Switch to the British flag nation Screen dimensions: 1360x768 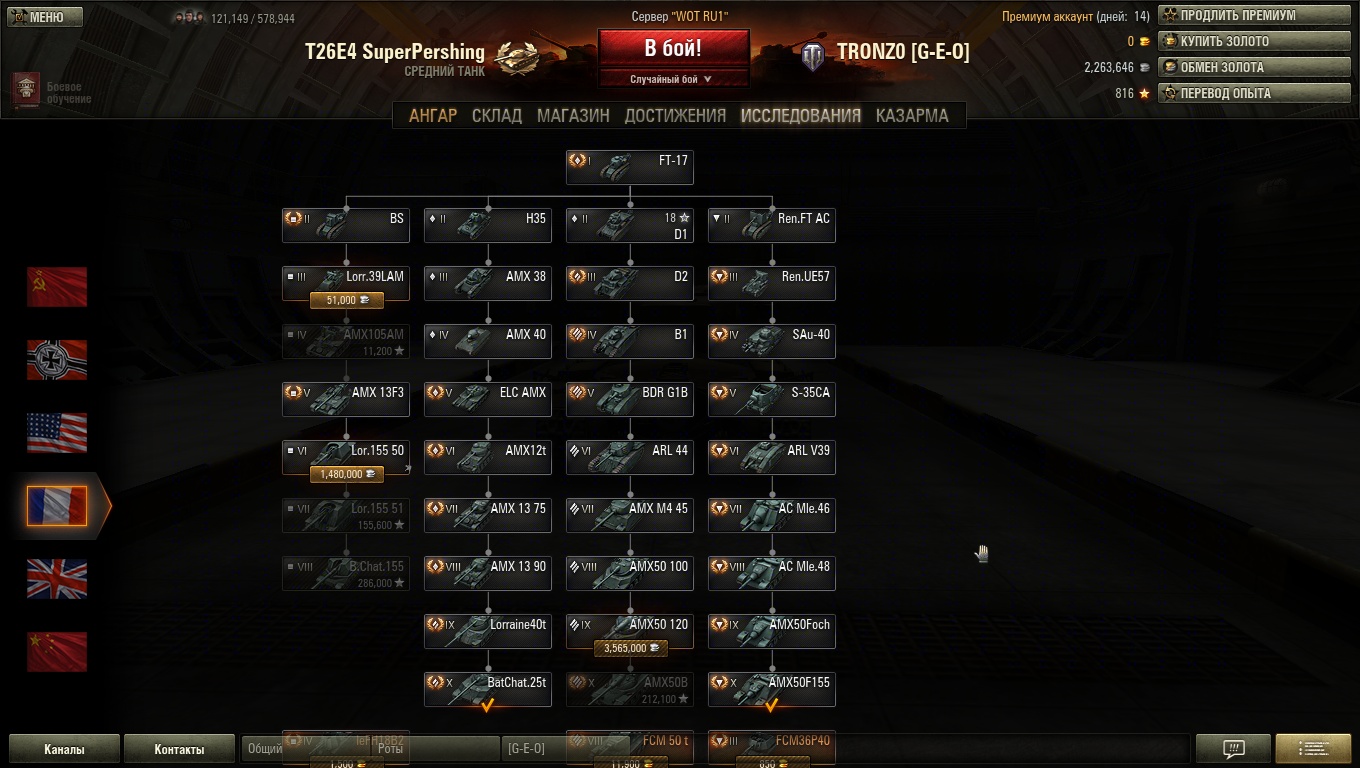57,579
